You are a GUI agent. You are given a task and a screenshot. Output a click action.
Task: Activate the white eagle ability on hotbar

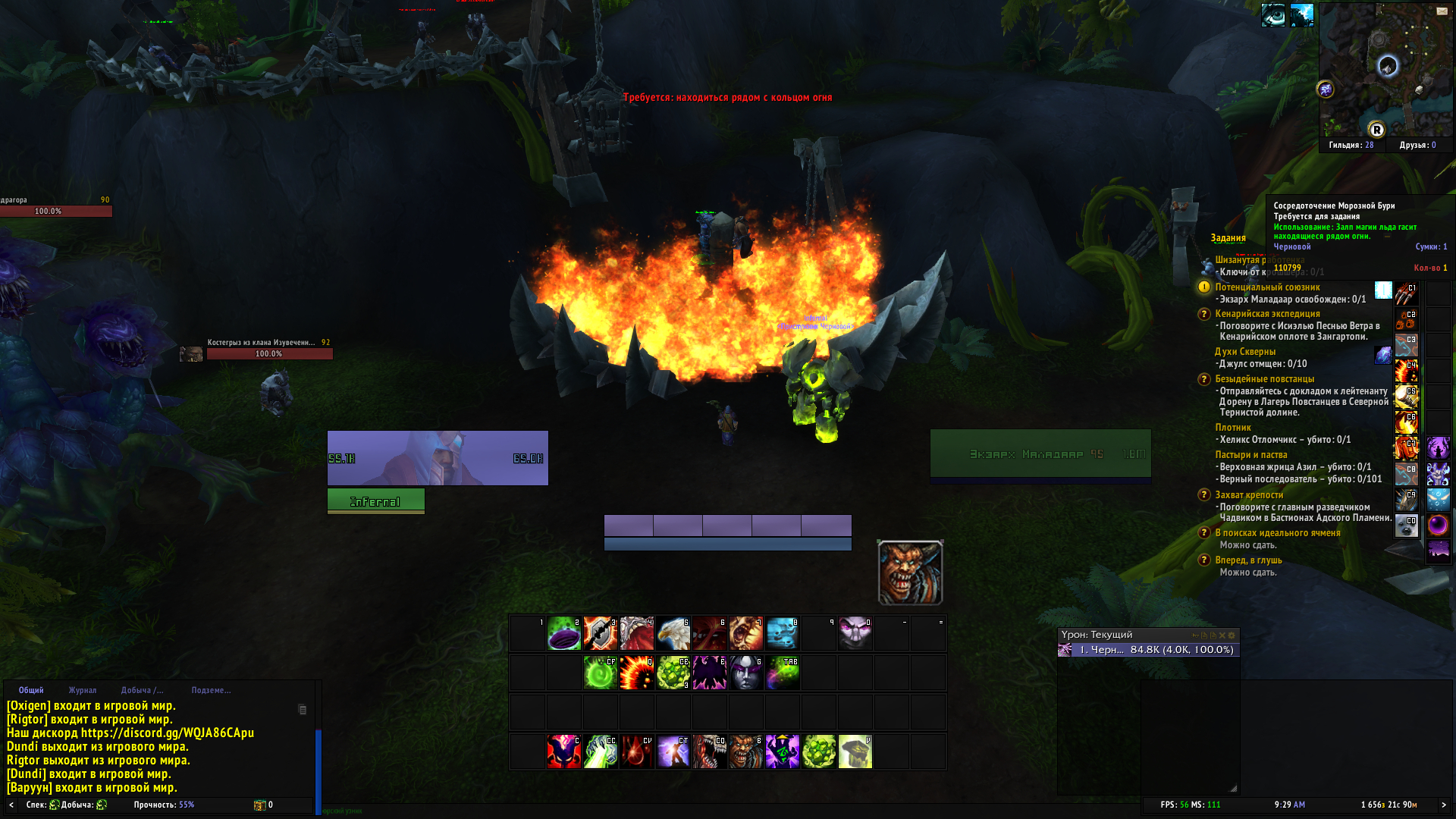coord(673,634)
